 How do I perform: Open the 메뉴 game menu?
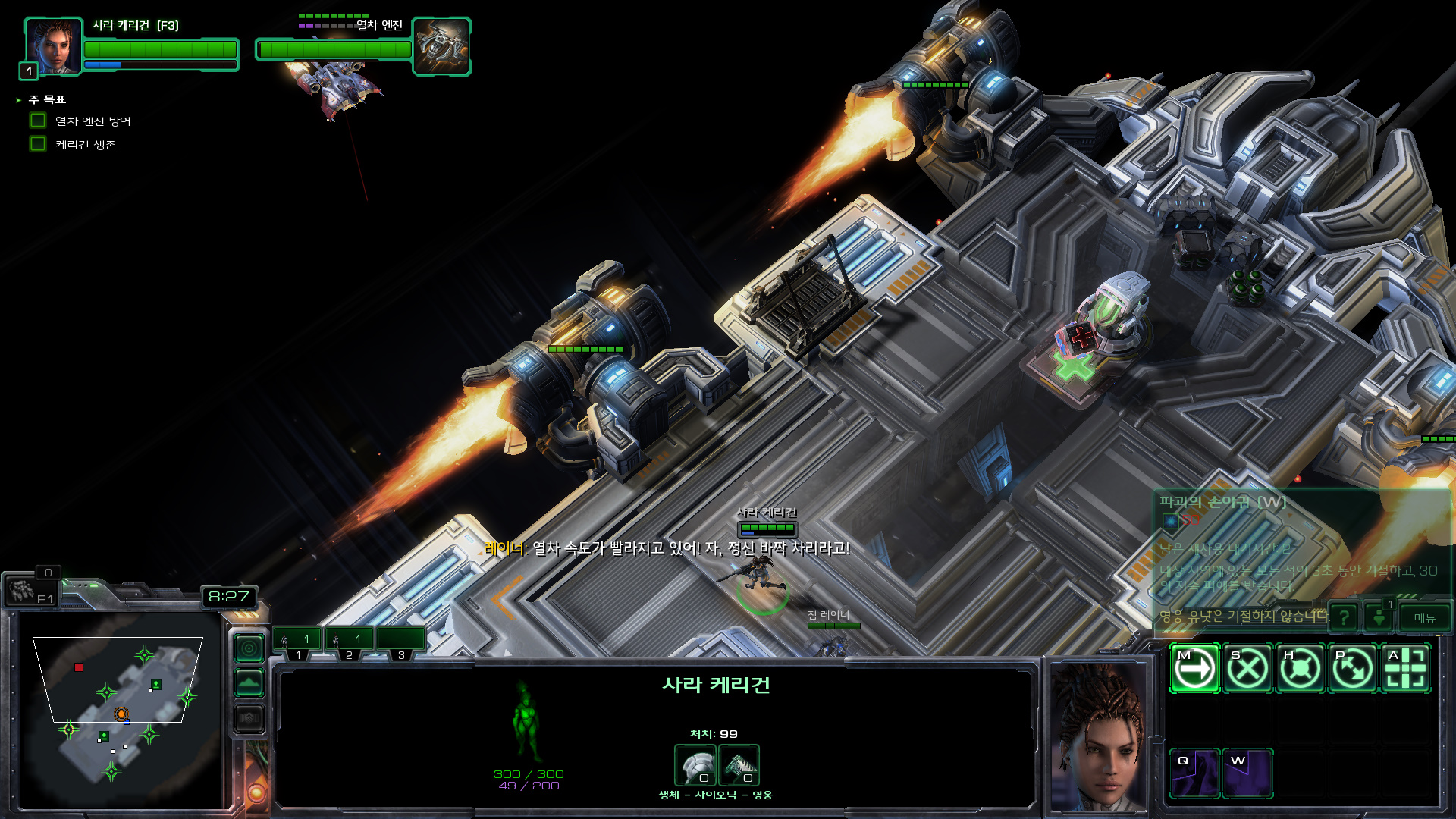pyautogui.click(x=1424, y=618)
